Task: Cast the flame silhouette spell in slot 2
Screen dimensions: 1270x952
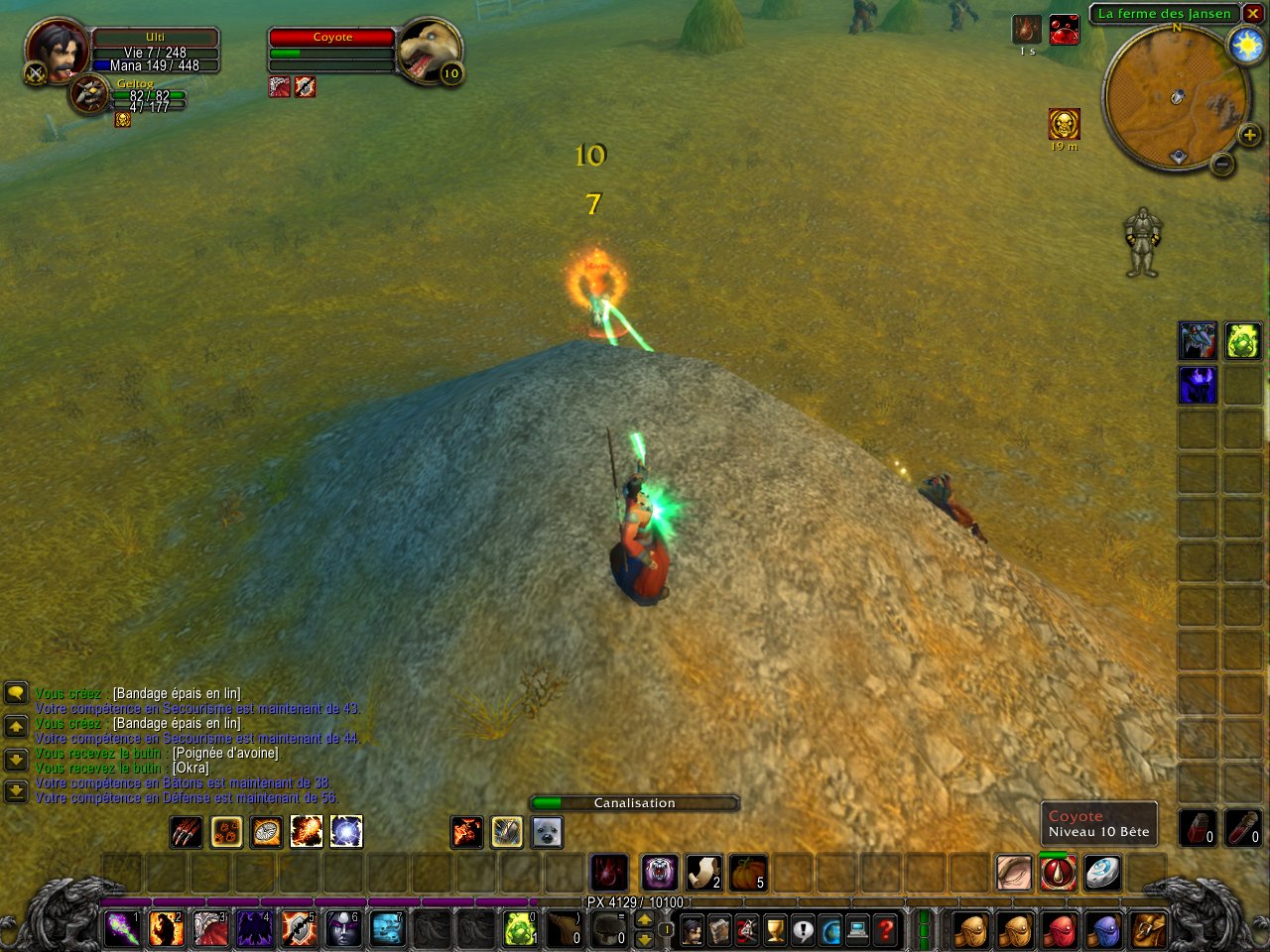Action: tap(167, 929)
